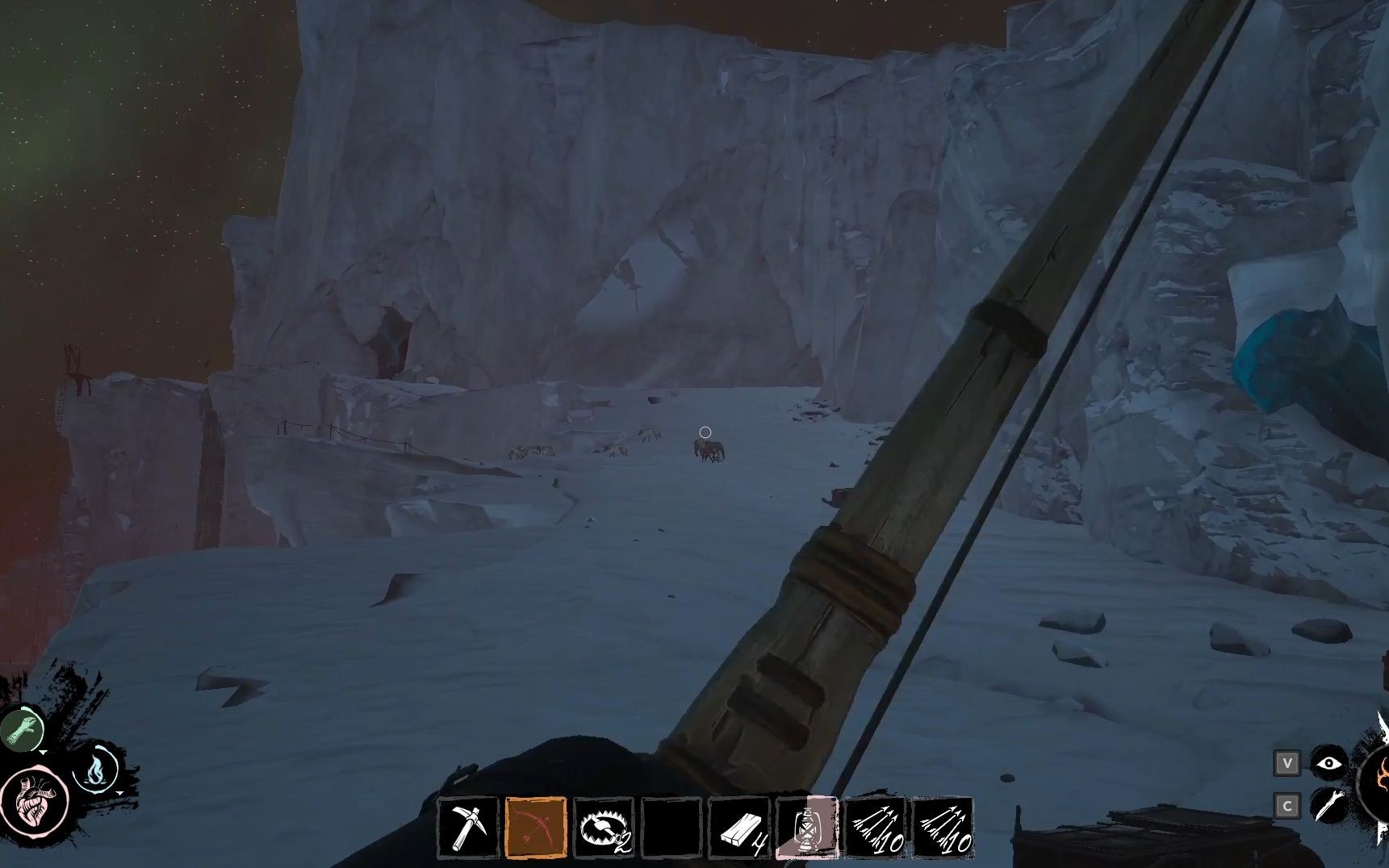Use the bone dagger ability icon
This screenshot has height=868, width=1389.
click(1328, 805)
